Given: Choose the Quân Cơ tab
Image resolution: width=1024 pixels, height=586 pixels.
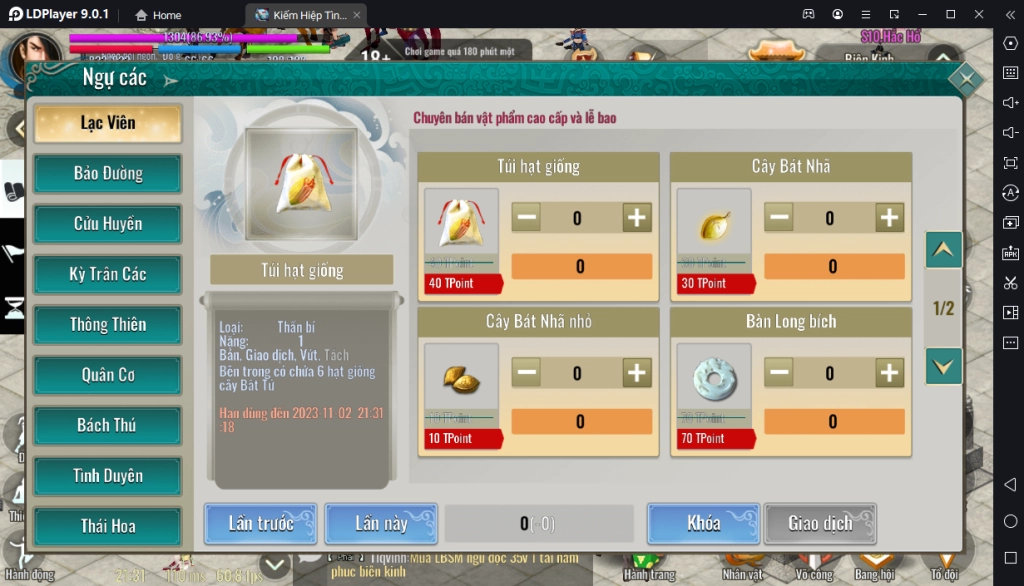Looking at the screenshot, I should (108, 376).
